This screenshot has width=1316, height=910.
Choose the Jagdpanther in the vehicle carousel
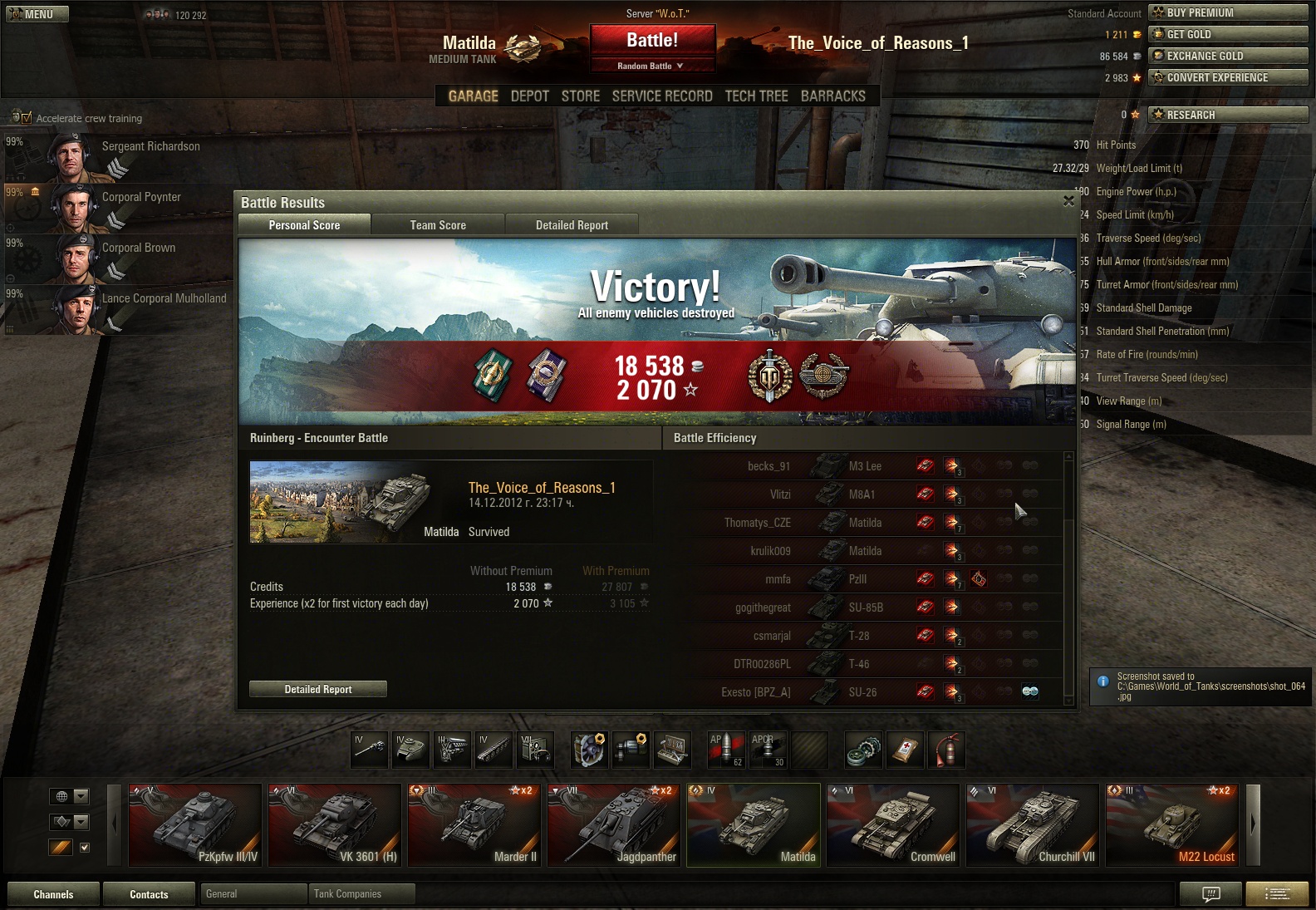[613, 825]
